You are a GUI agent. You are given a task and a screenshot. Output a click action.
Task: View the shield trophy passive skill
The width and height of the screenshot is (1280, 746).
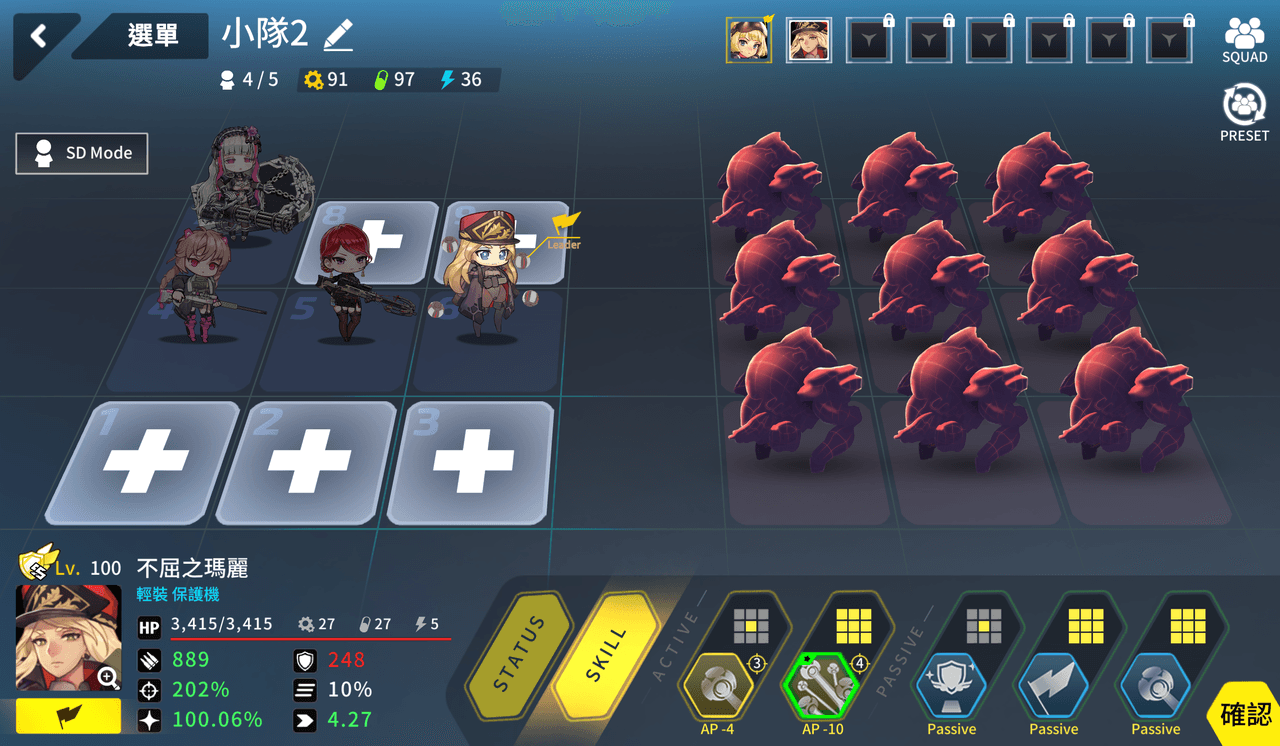tap(951, 687)
